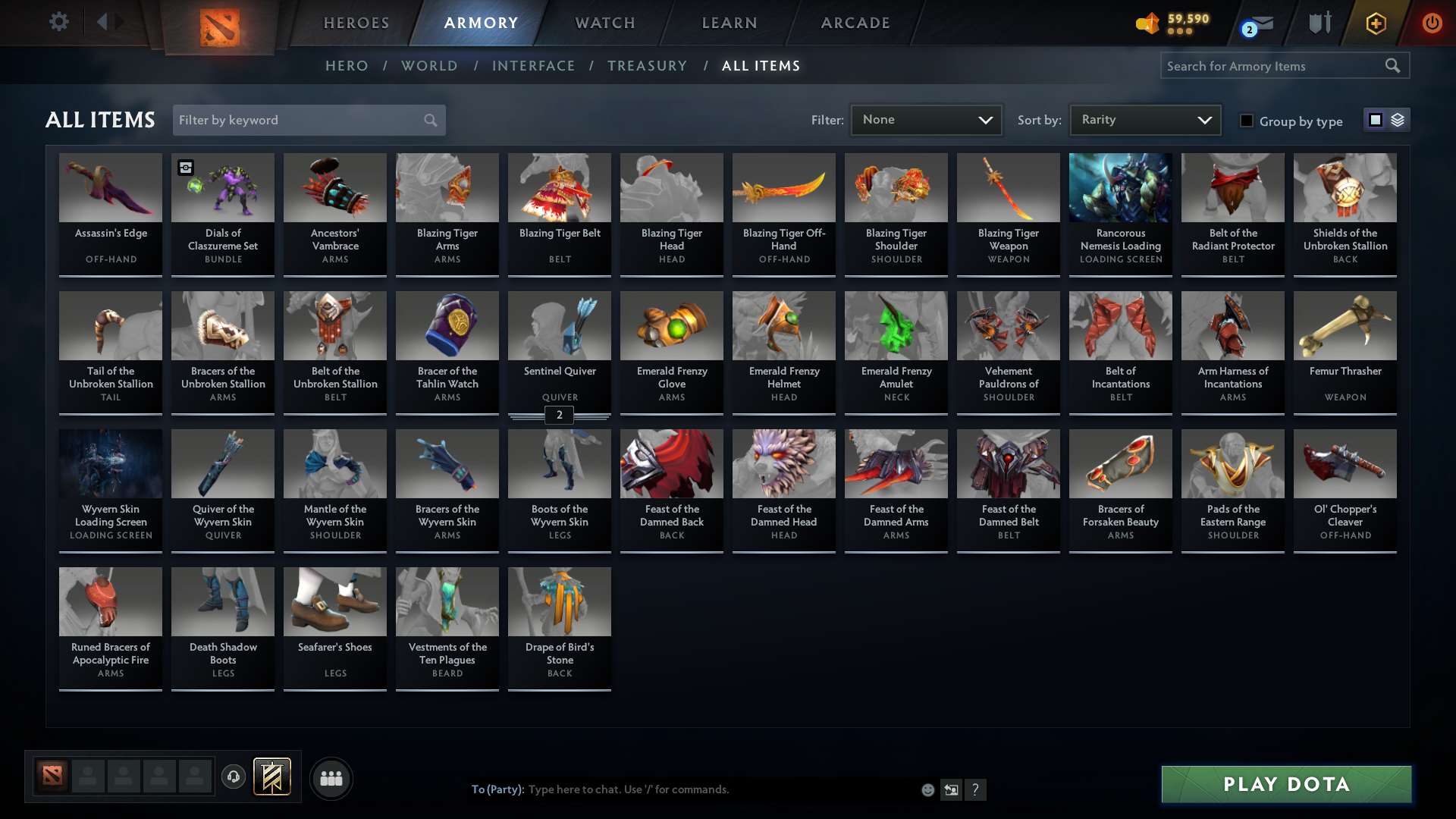Open the voice chat headset icon
This screenshot has width=1456, height=819.
coord(234,777)
